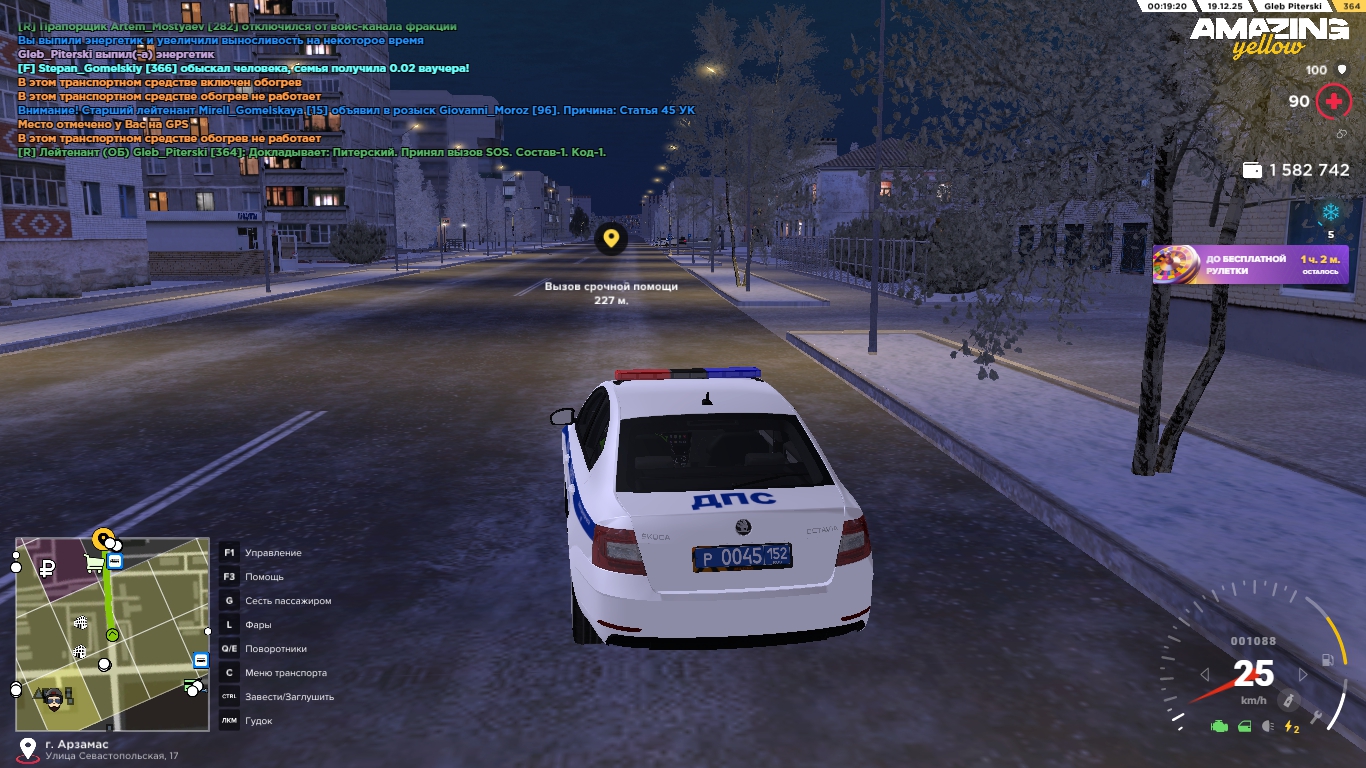Click the Amazing yellow server logo
Screen dimensions: 1366x768
coord(1268,37)
